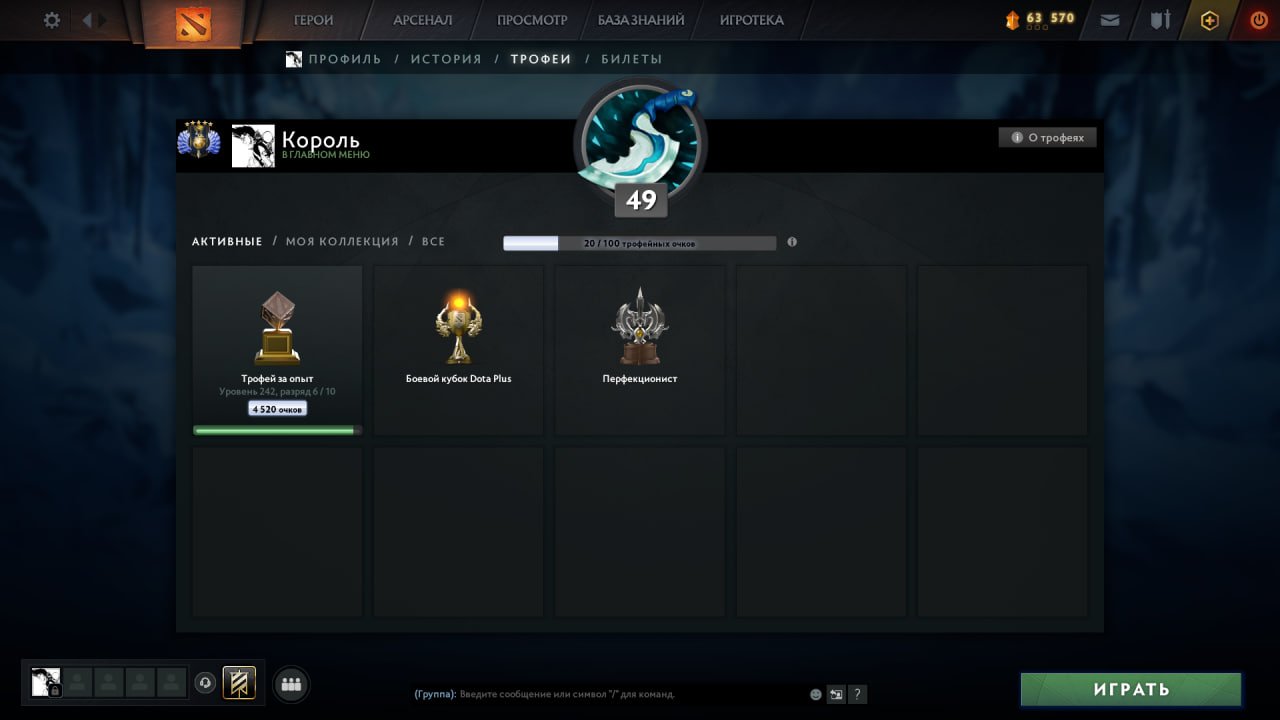Screen dimensions: 1280x720
Task: Click the headset voice chat icon
Action: pyautogui.click(x=204, y=682)
